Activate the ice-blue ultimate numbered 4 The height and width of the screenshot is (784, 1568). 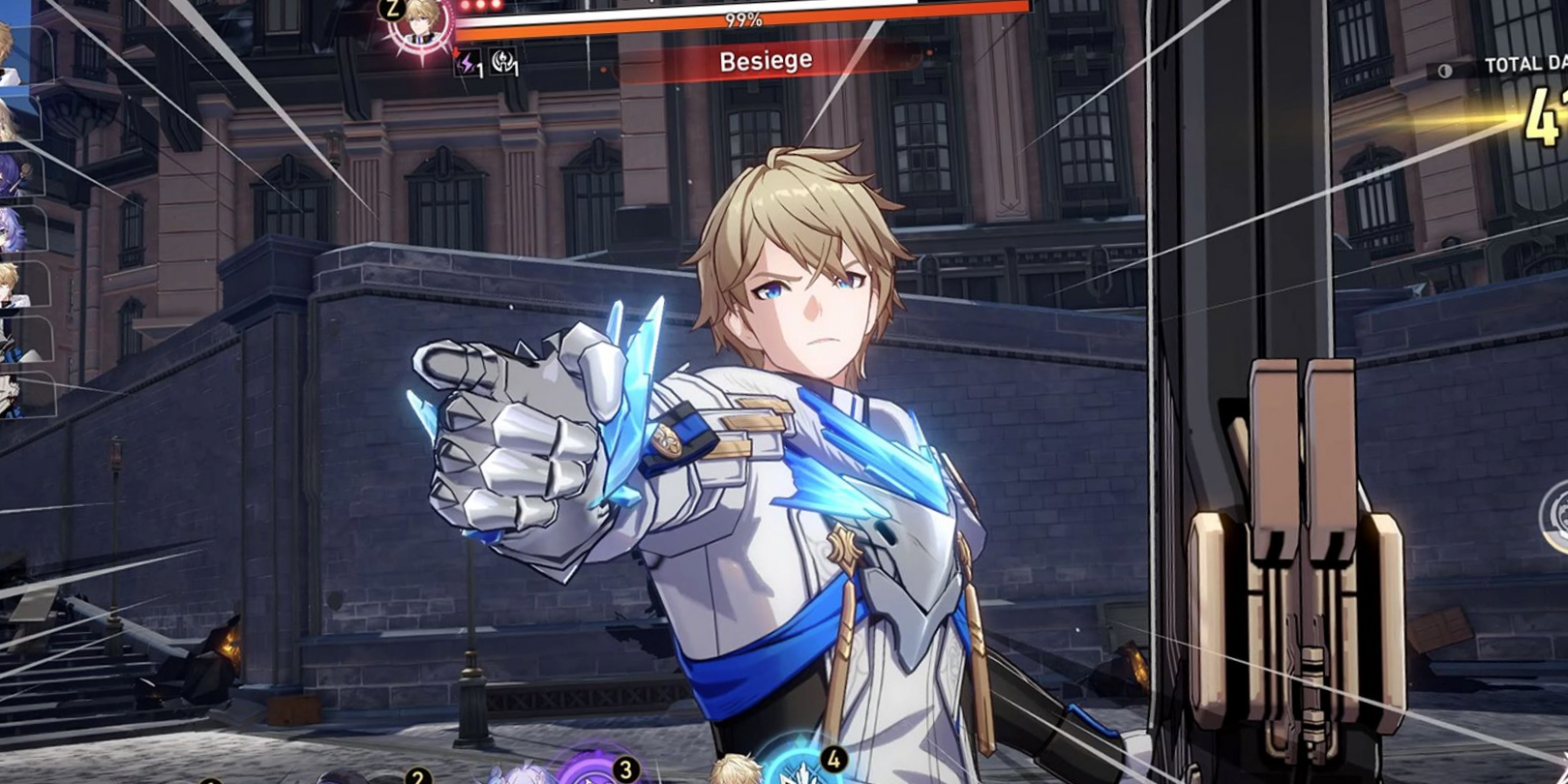click(x=799, y=768)
